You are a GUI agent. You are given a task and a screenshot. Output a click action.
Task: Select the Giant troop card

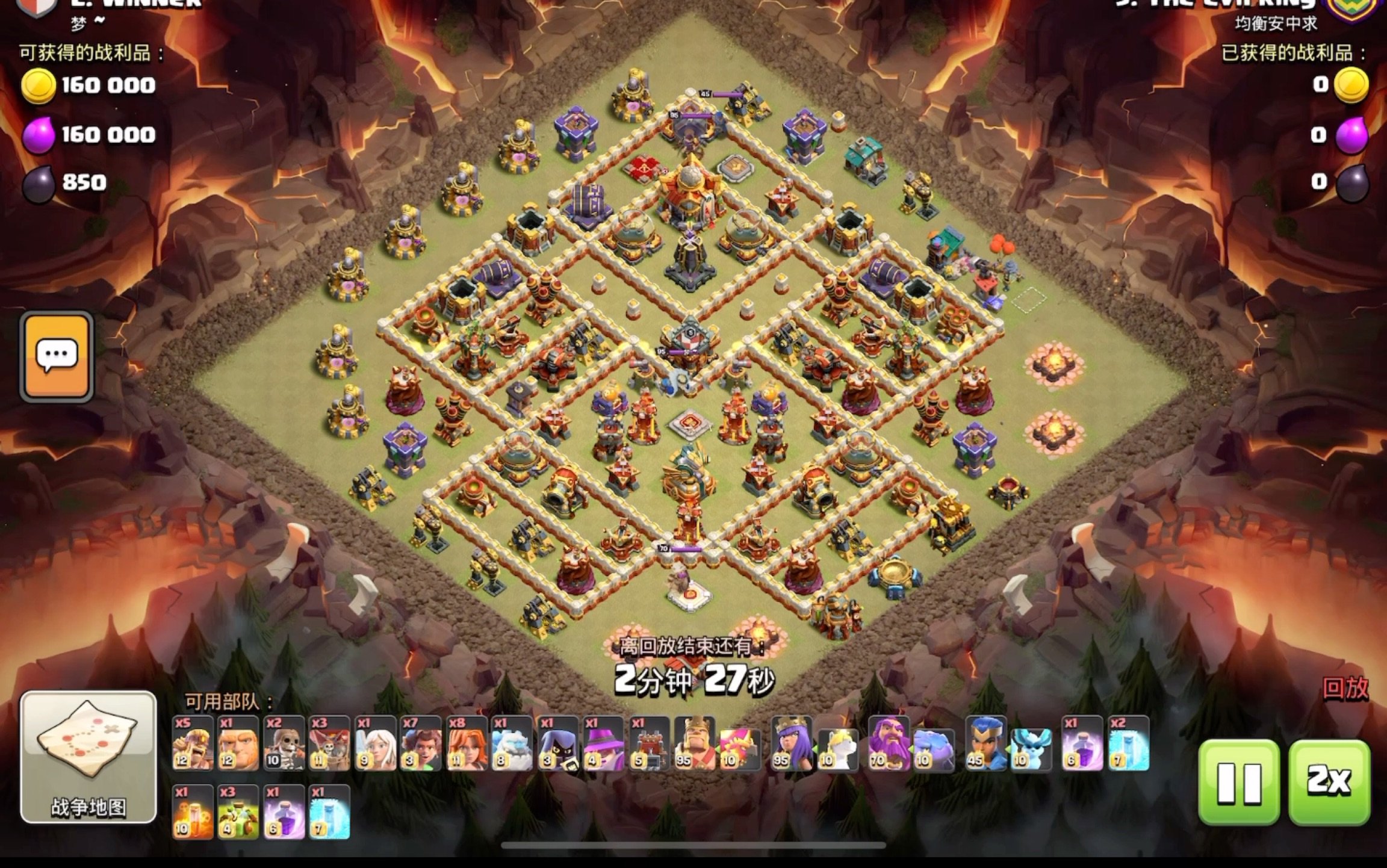pos(238,743)
